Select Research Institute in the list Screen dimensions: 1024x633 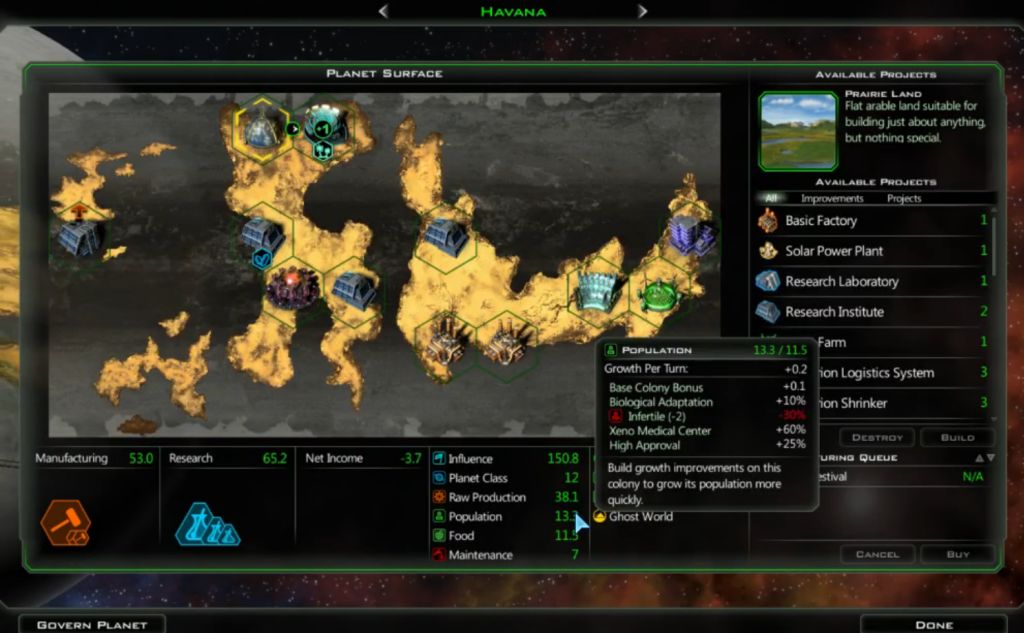point(834,312)
